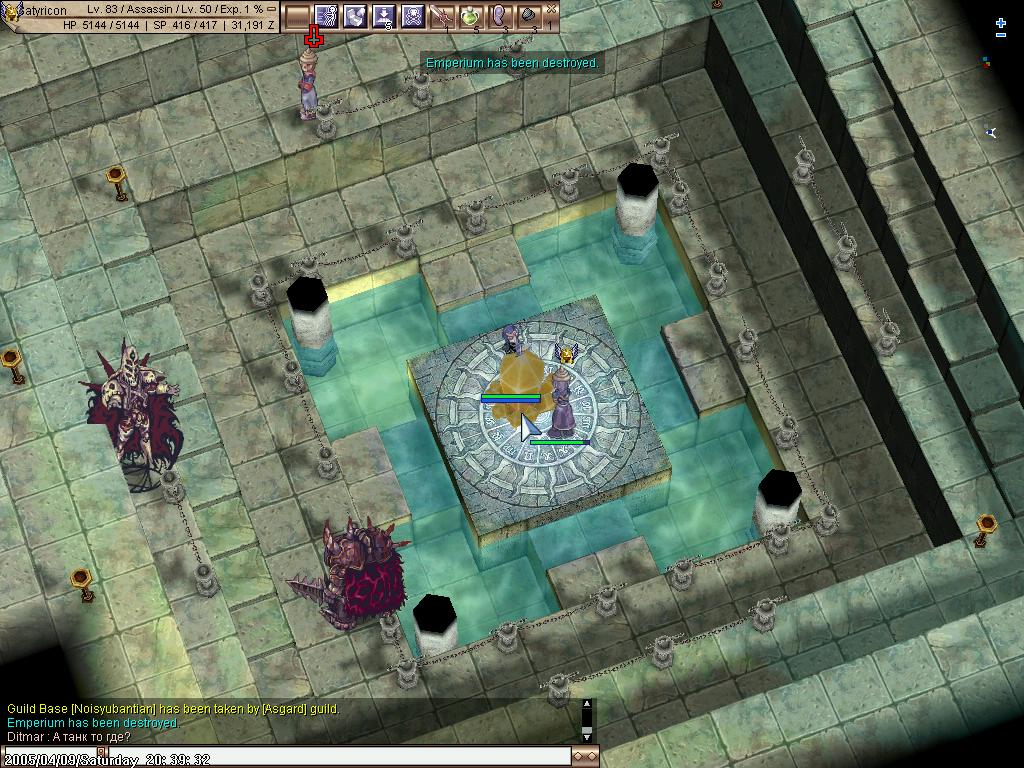Screen dimensions: 1024x768
Task: Zoom out the minimap with the minus button
Action: click(1001, 35)
